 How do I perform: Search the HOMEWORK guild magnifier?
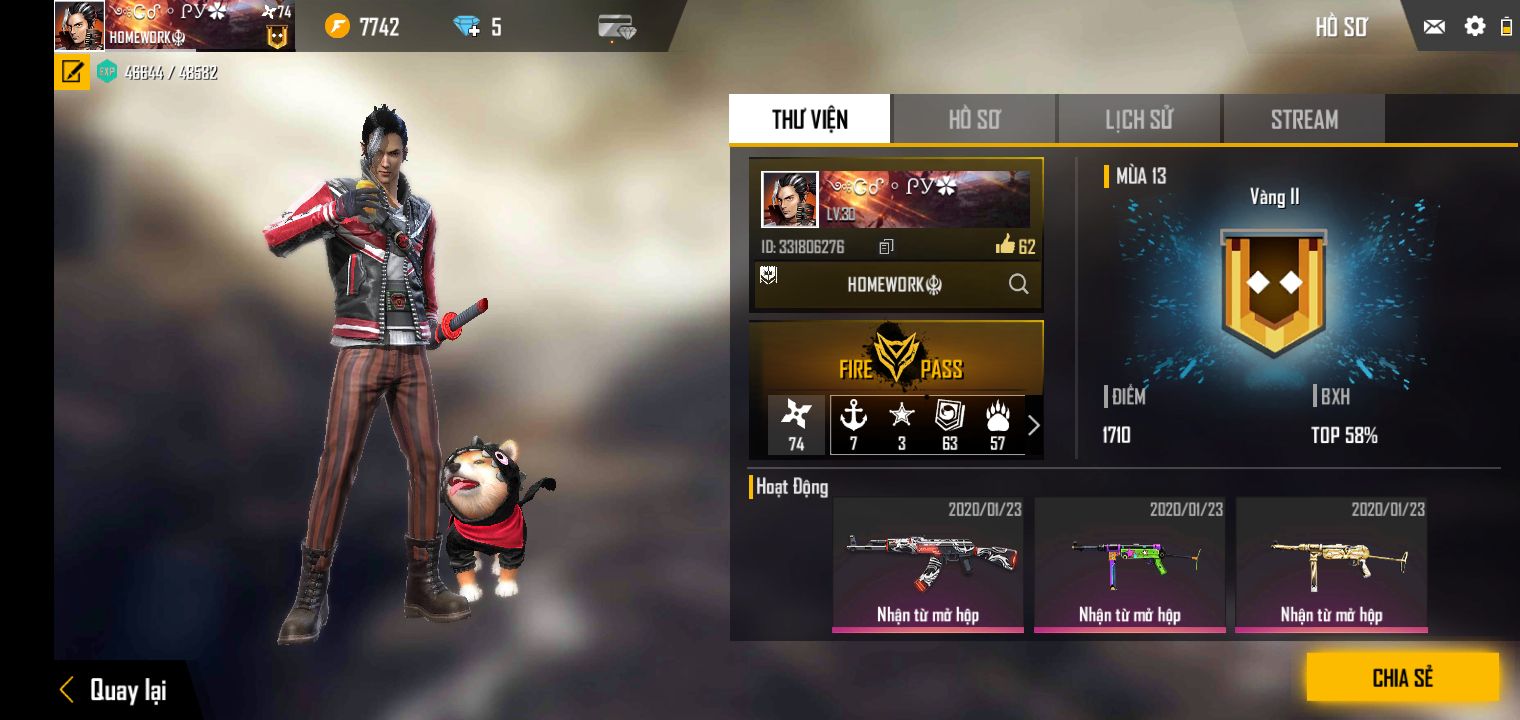[1018, 285]
